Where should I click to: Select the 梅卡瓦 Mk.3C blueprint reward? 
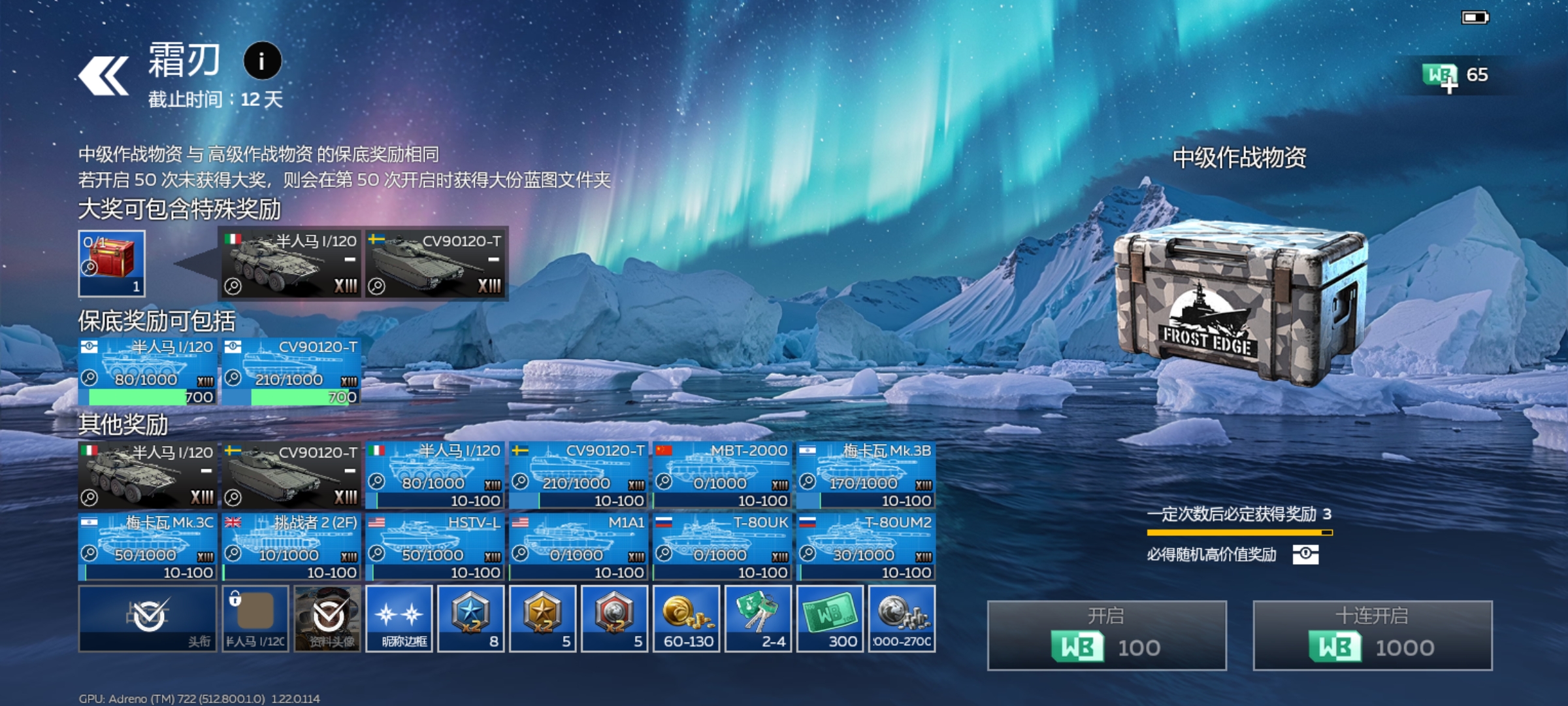pos(148,547)
